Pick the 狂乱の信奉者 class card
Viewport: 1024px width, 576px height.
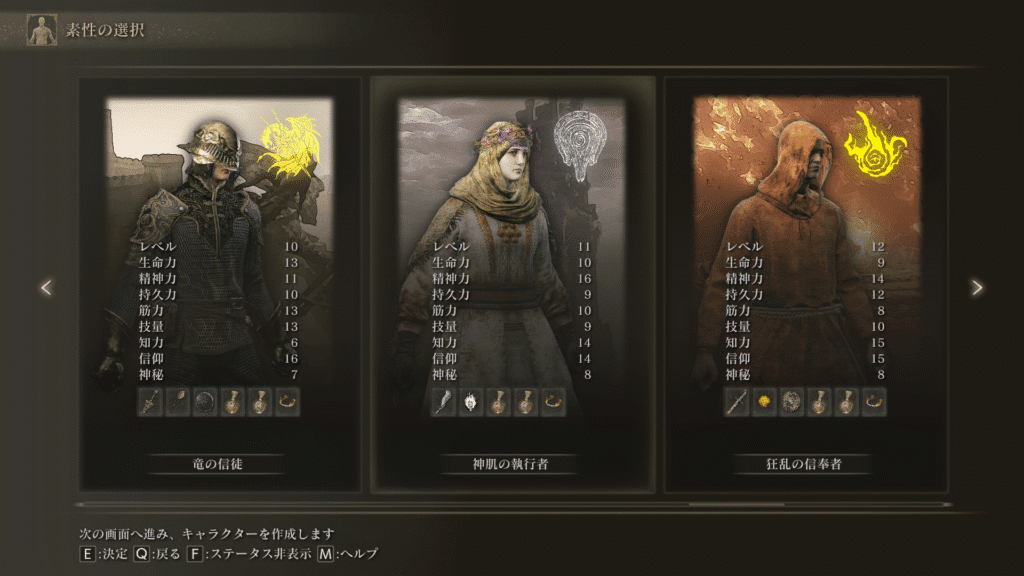[x=806, y=285]
